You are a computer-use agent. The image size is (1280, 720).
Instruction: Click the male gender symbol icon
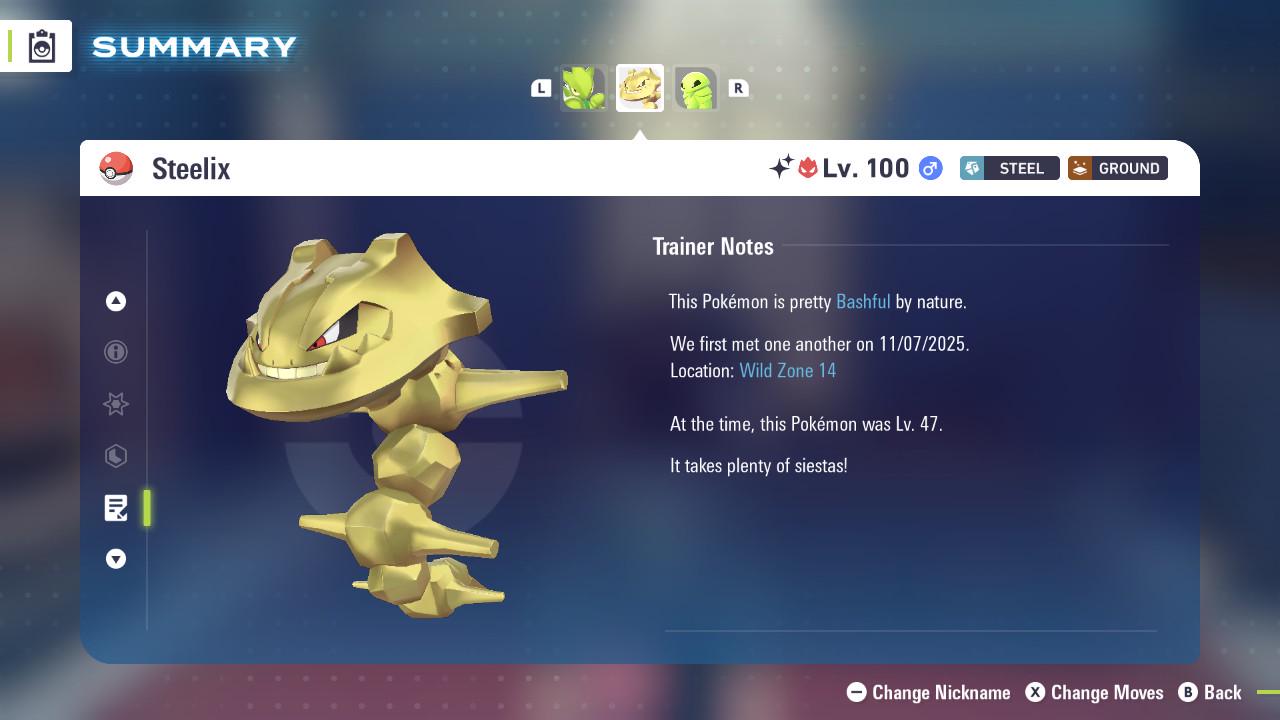[928, 168]
